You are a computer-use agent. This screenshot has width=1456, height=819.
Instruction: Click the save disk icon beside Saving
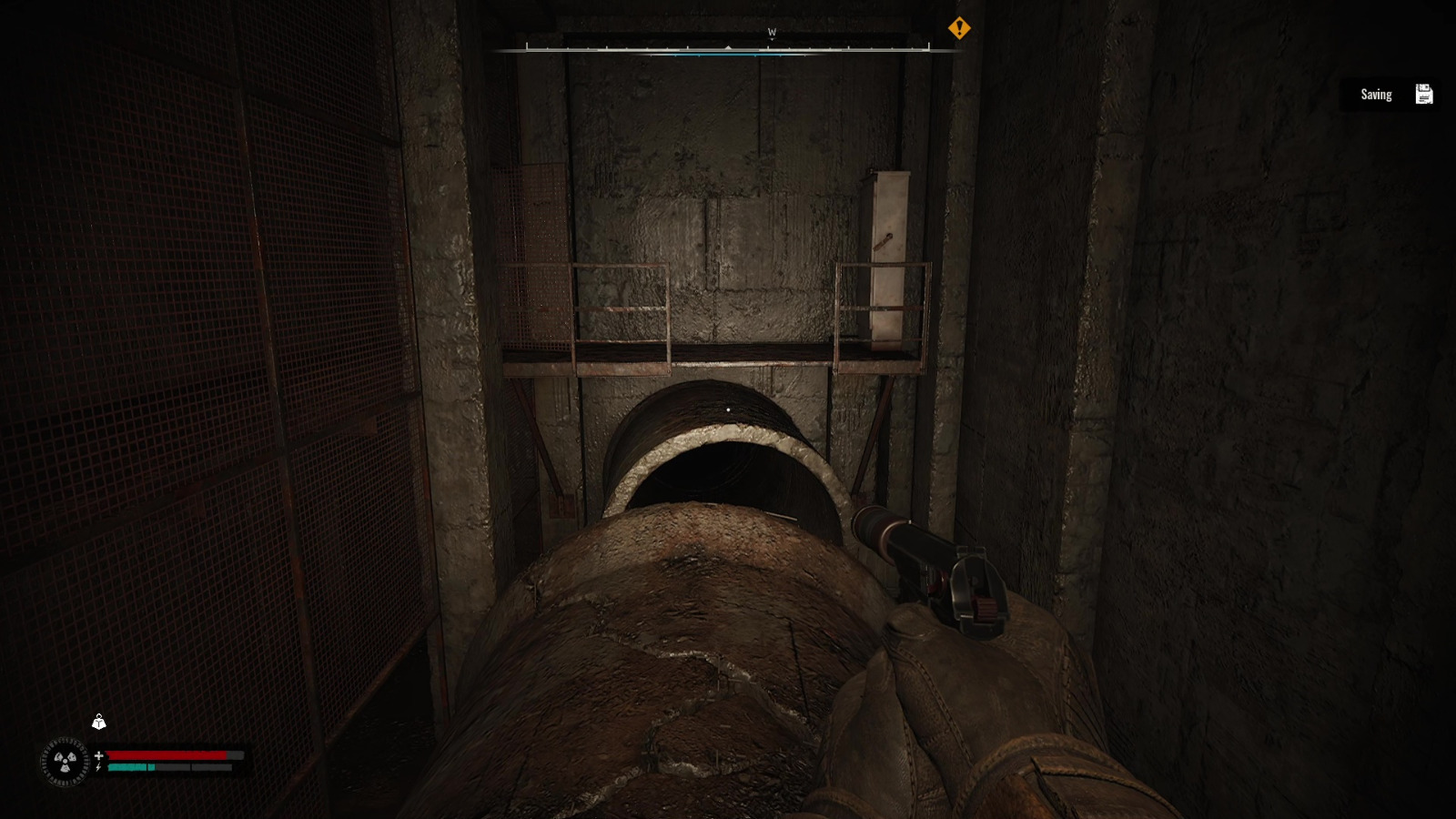point(1423,93)
